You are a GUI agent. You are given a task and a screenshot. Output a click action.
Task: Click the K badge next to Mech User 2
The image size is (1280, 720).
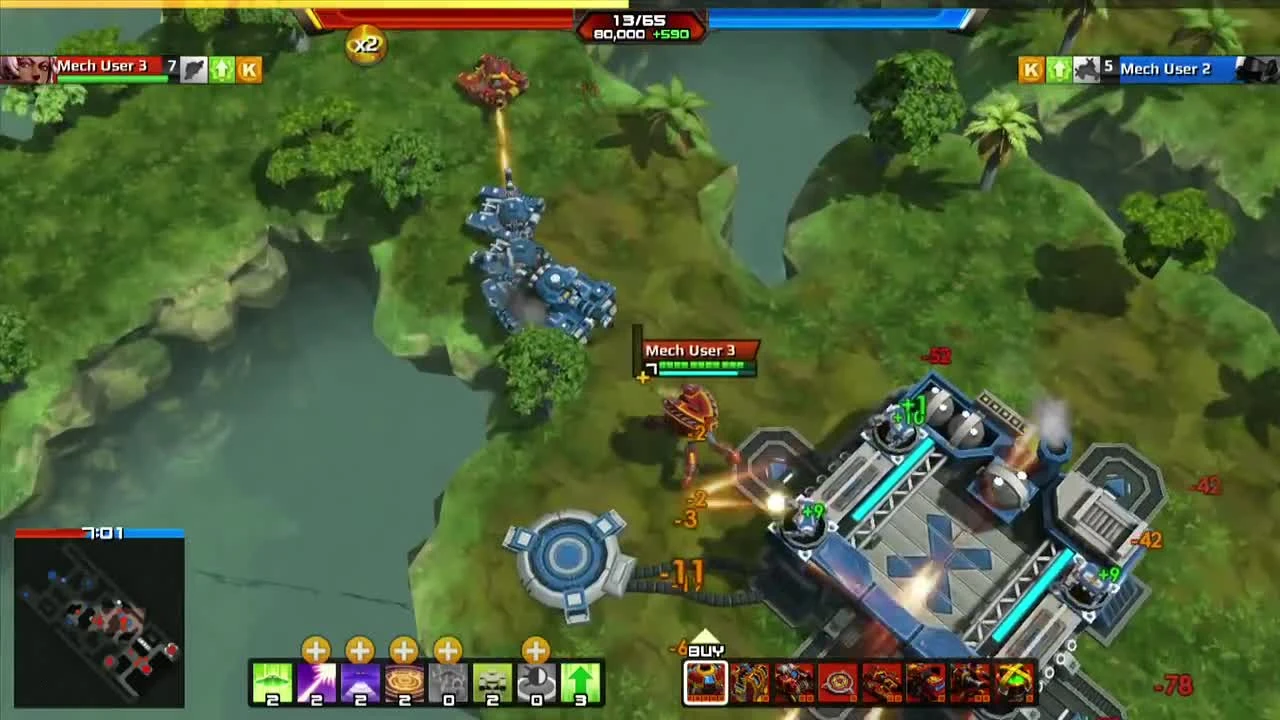pyautogui.click(x=1030, y=69)
